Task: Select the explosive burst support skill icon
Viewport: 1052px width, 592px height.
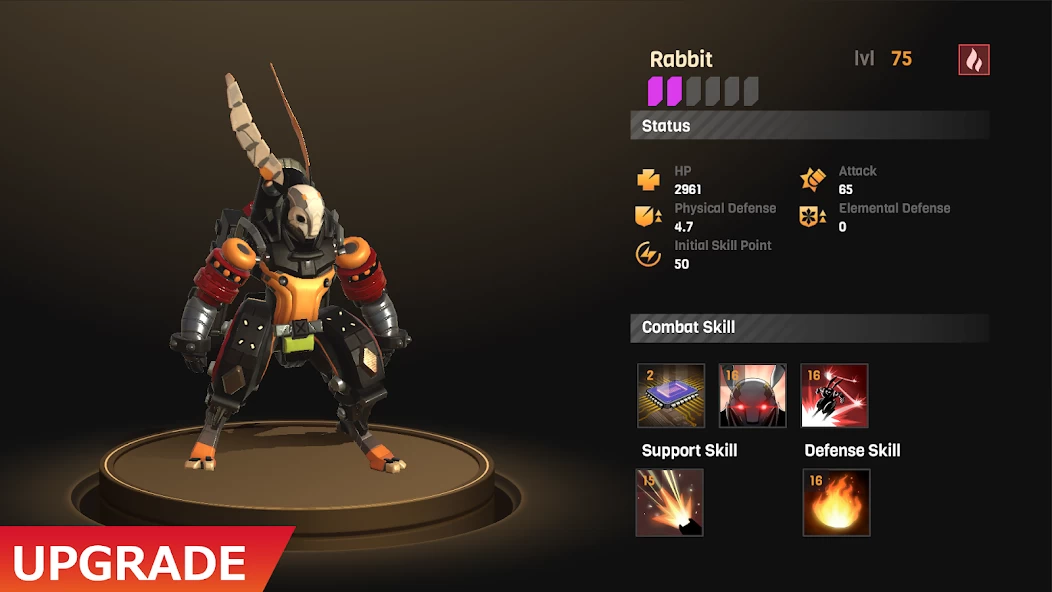Action: coord(670,503)
